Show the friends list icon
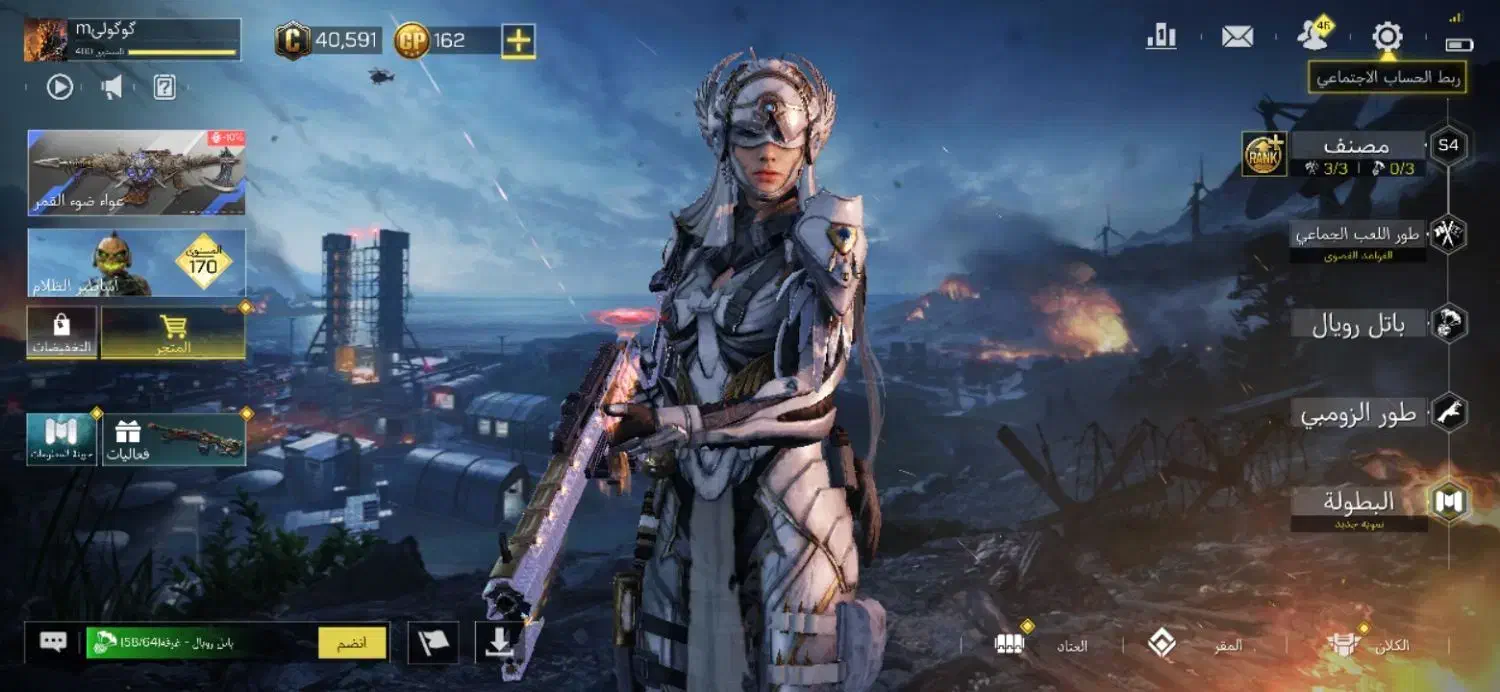The image size is (1500, 692). point(1313,37)
